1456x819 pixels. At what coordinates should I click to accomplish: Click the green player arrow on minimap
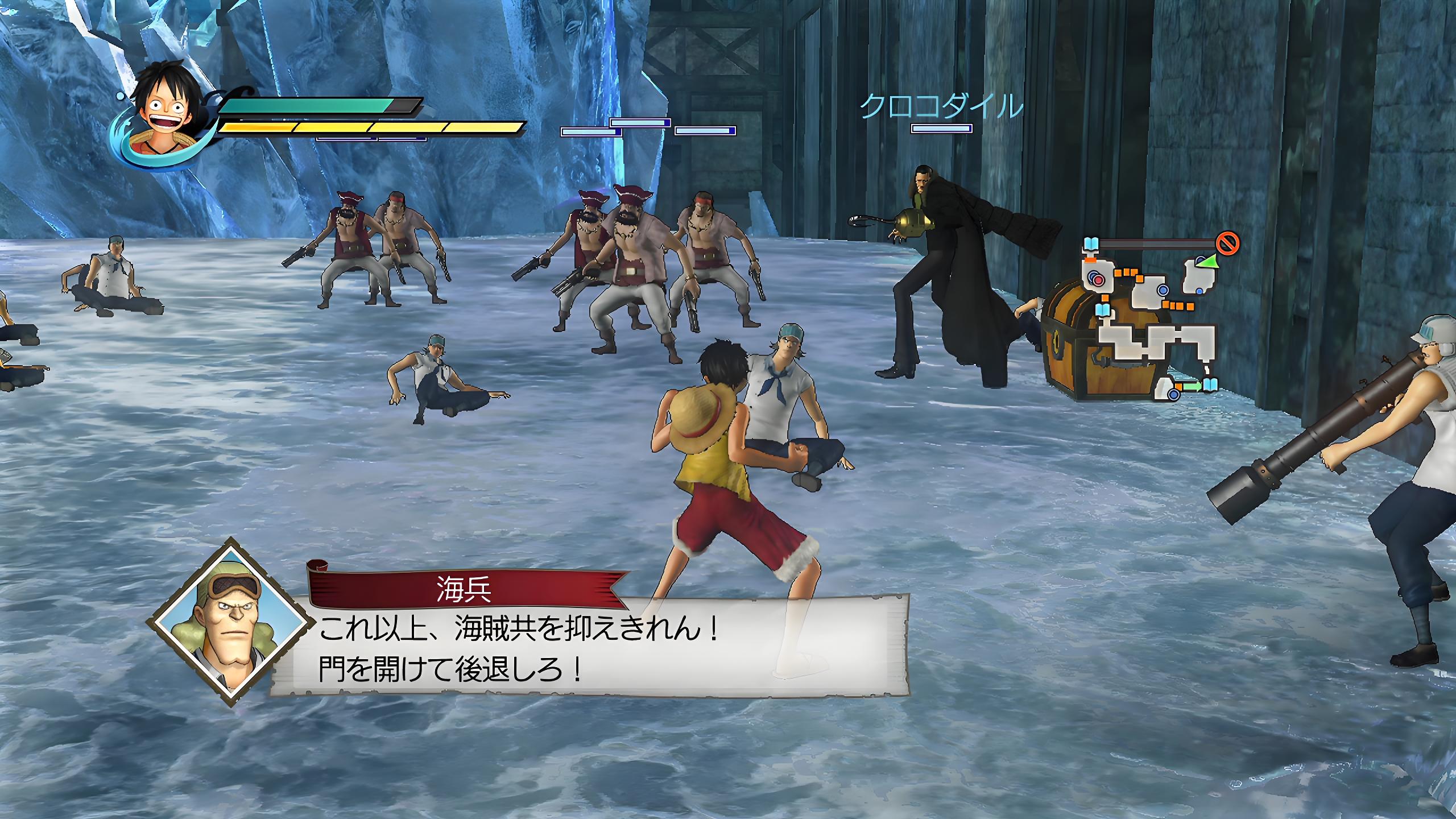pos(1206,261)
